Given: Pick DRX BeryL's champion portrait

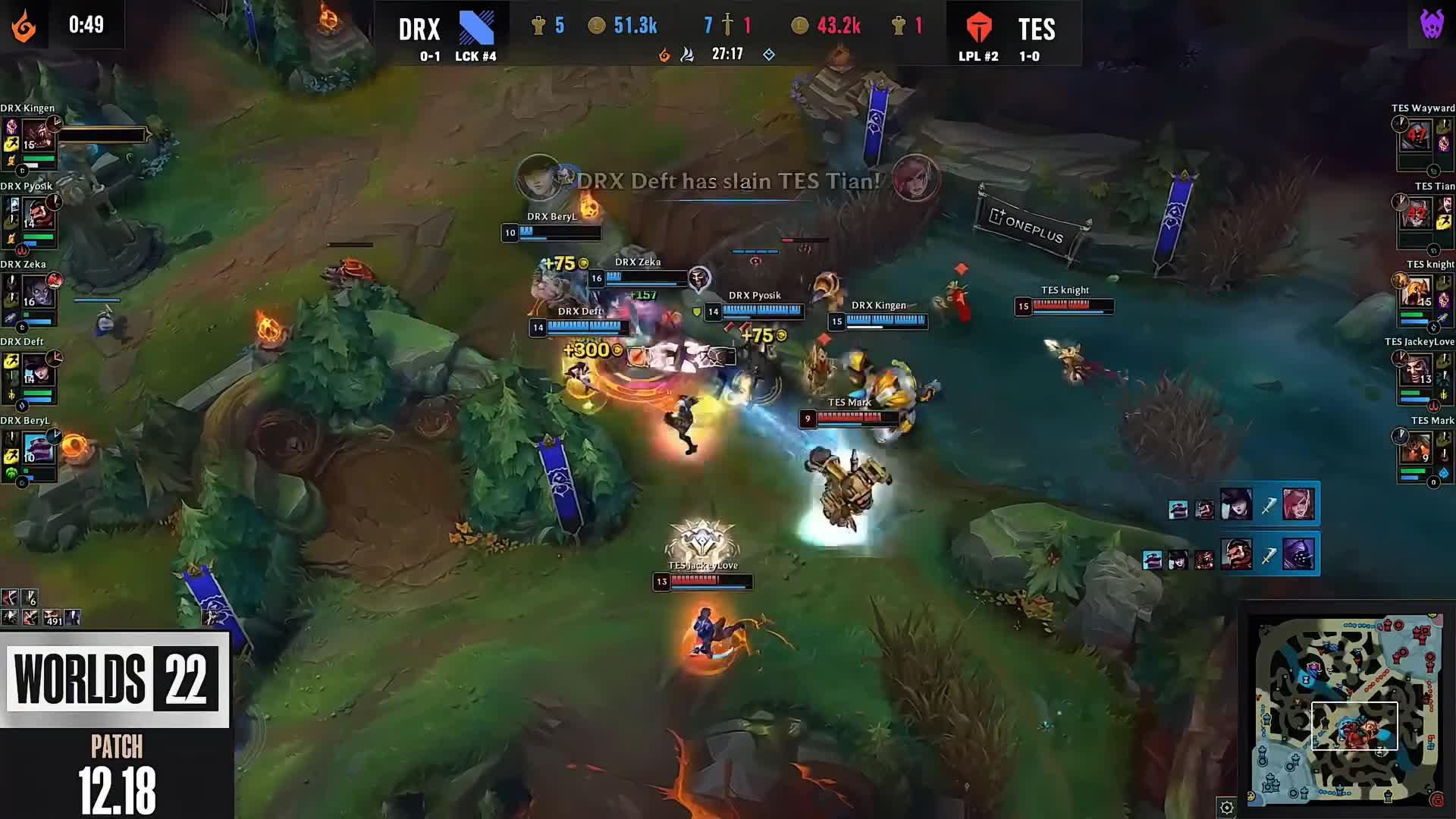Looking at the screenshot, I should tap(38, 449).
